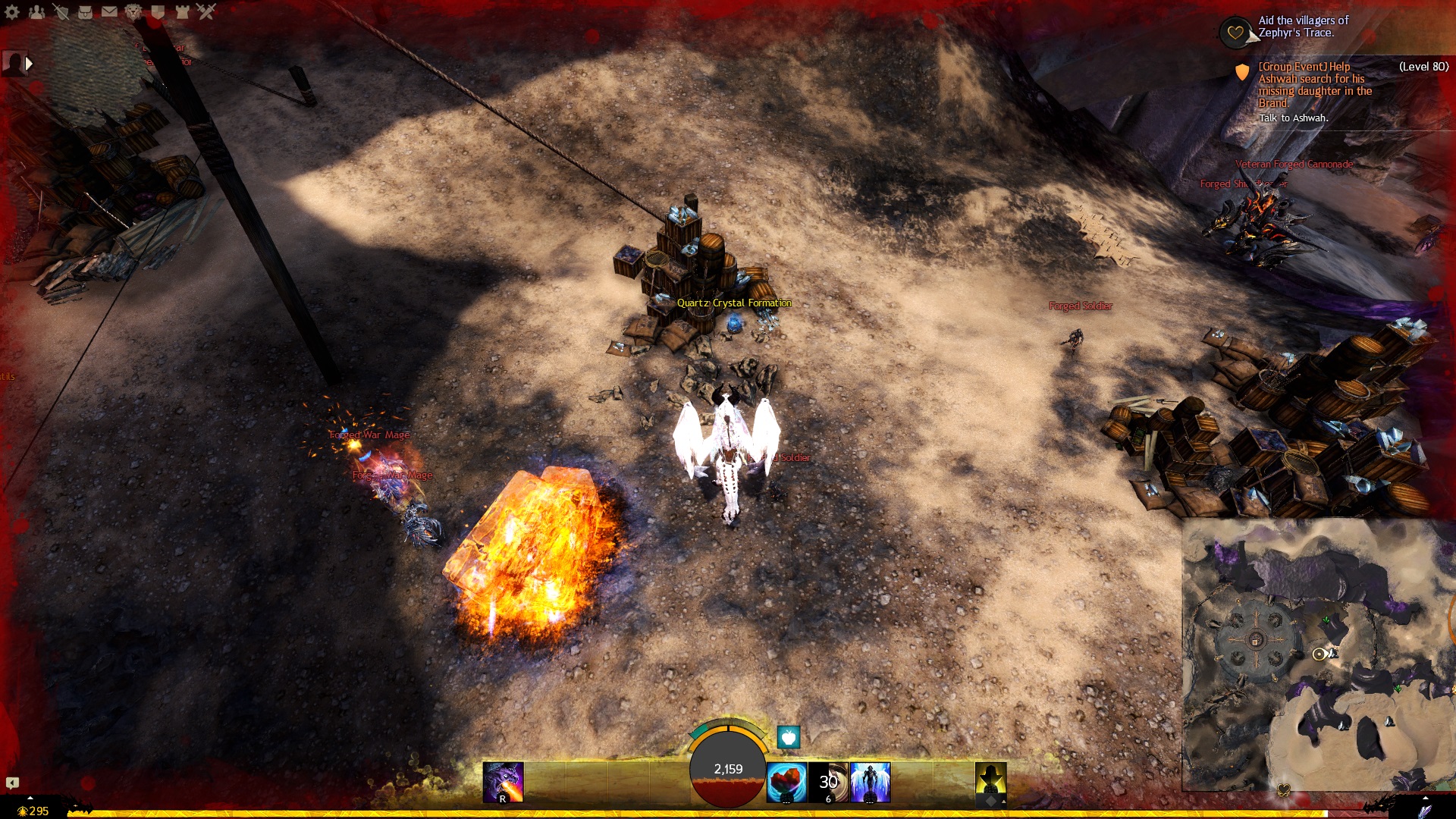Activate the purple dragon fire breath skill
This screenshot has width=1456, height=819.
click(503, 783)
